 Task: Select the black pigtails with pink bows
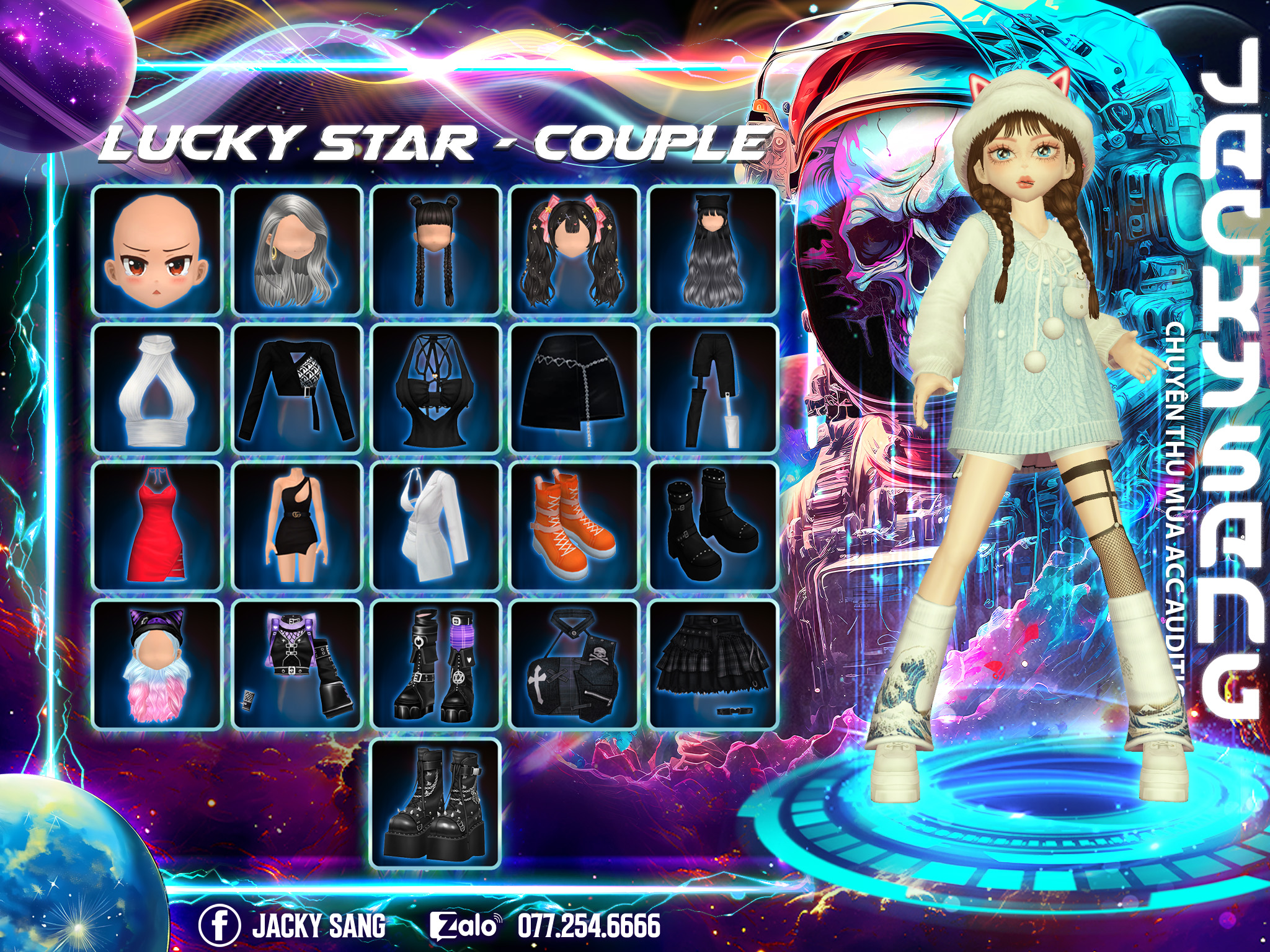[574, 250]
